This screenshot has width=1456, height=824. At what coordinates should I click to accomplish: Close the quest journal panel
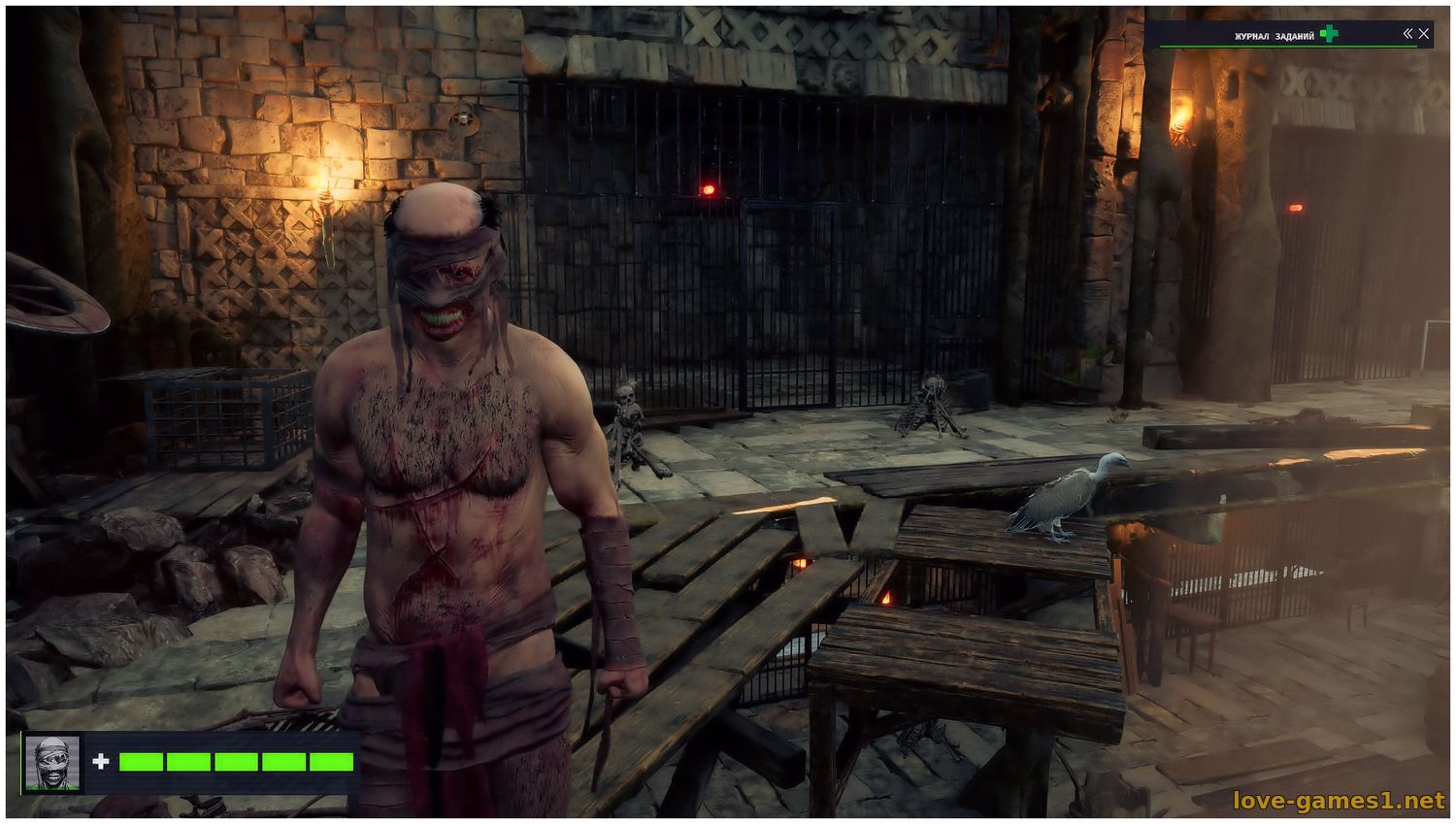point(1424,34)
